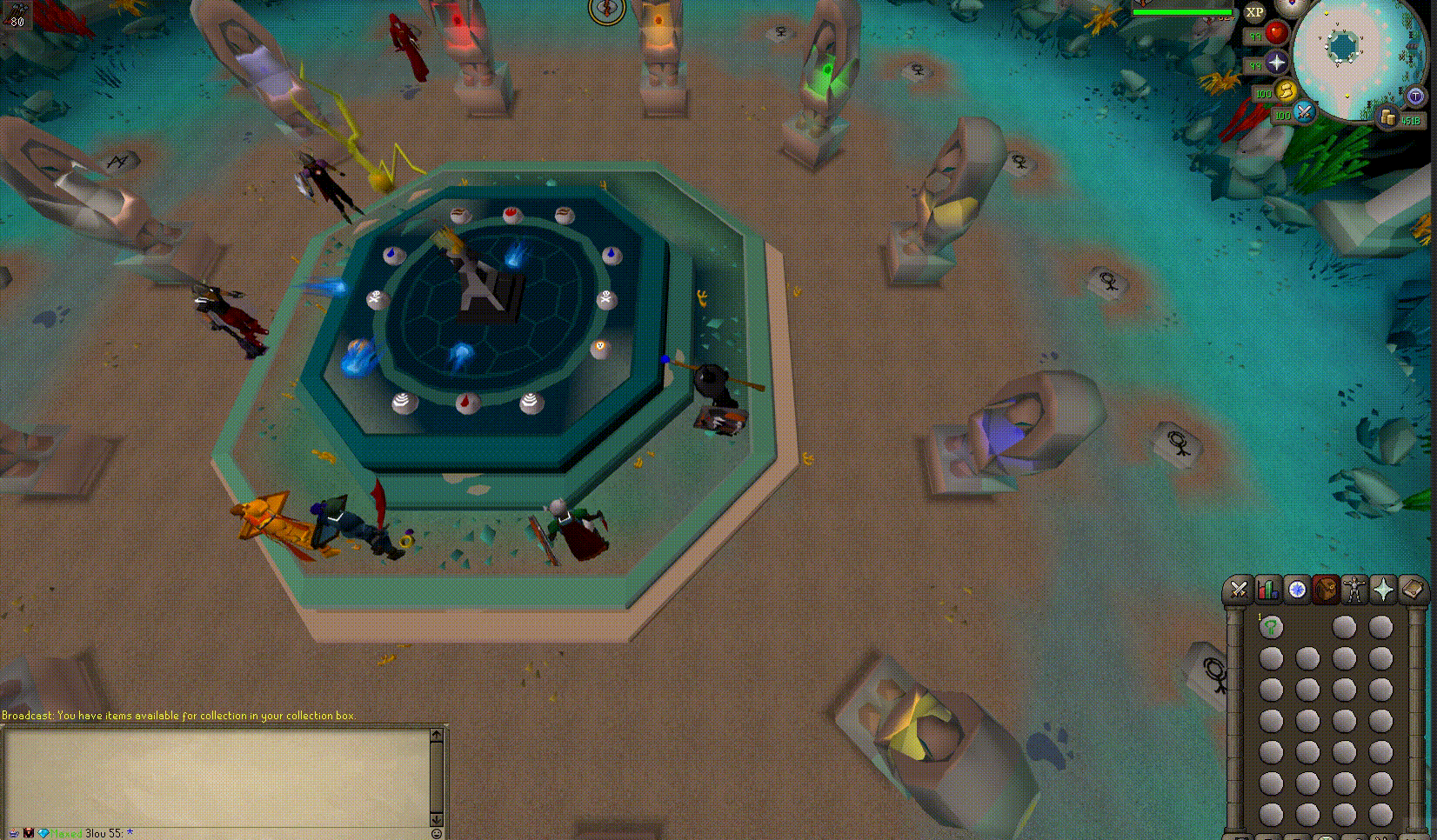Switch to the Skills tab

coord(1267,590)
